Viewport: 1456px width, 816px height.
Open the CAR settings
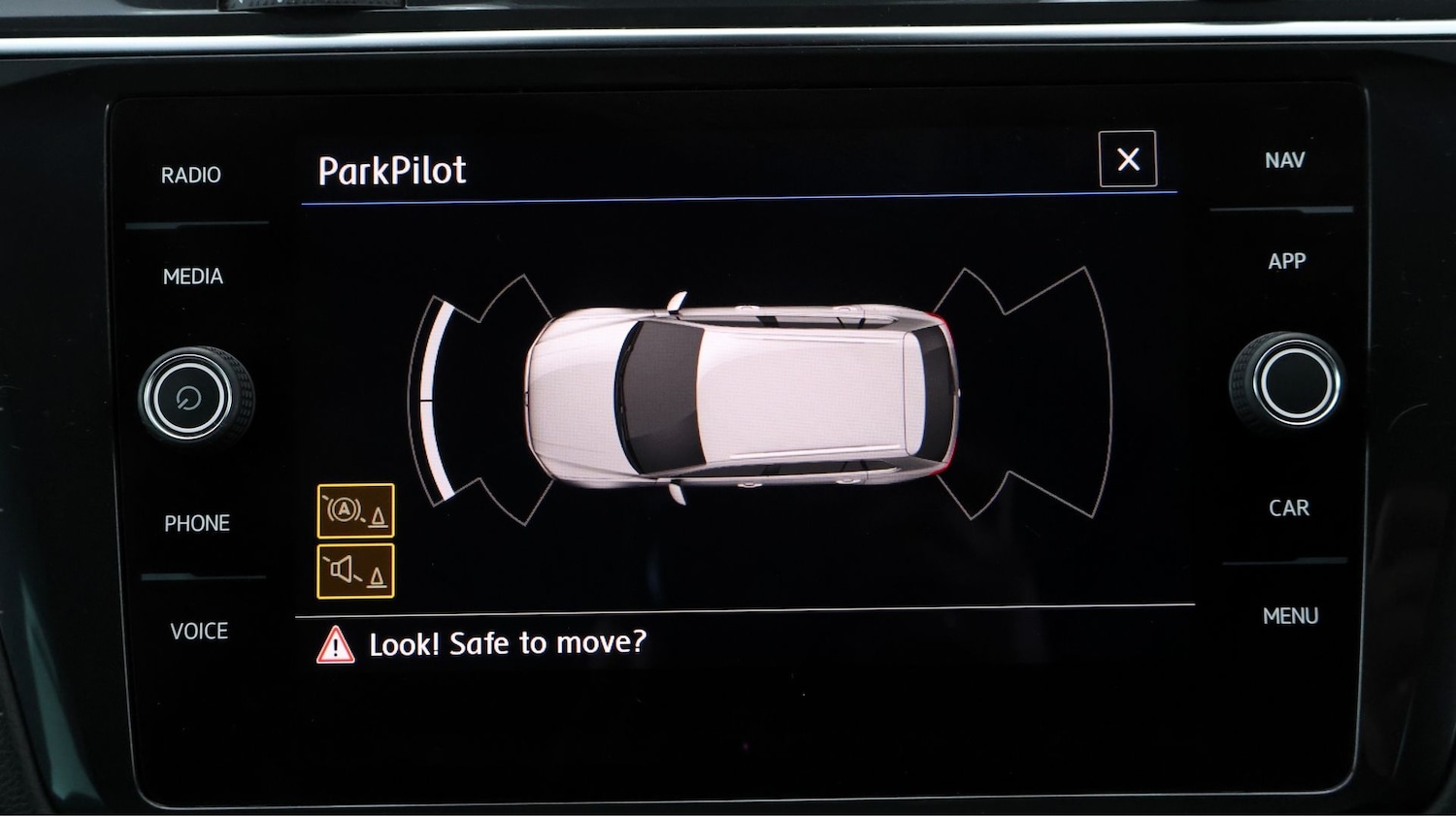(x=1288, y=508)
